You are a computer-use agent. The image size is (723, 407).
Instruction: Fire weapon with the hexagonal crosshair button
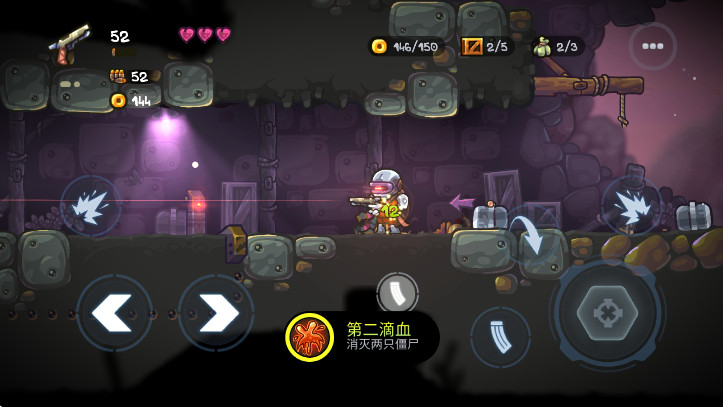(x=607, y=312)
